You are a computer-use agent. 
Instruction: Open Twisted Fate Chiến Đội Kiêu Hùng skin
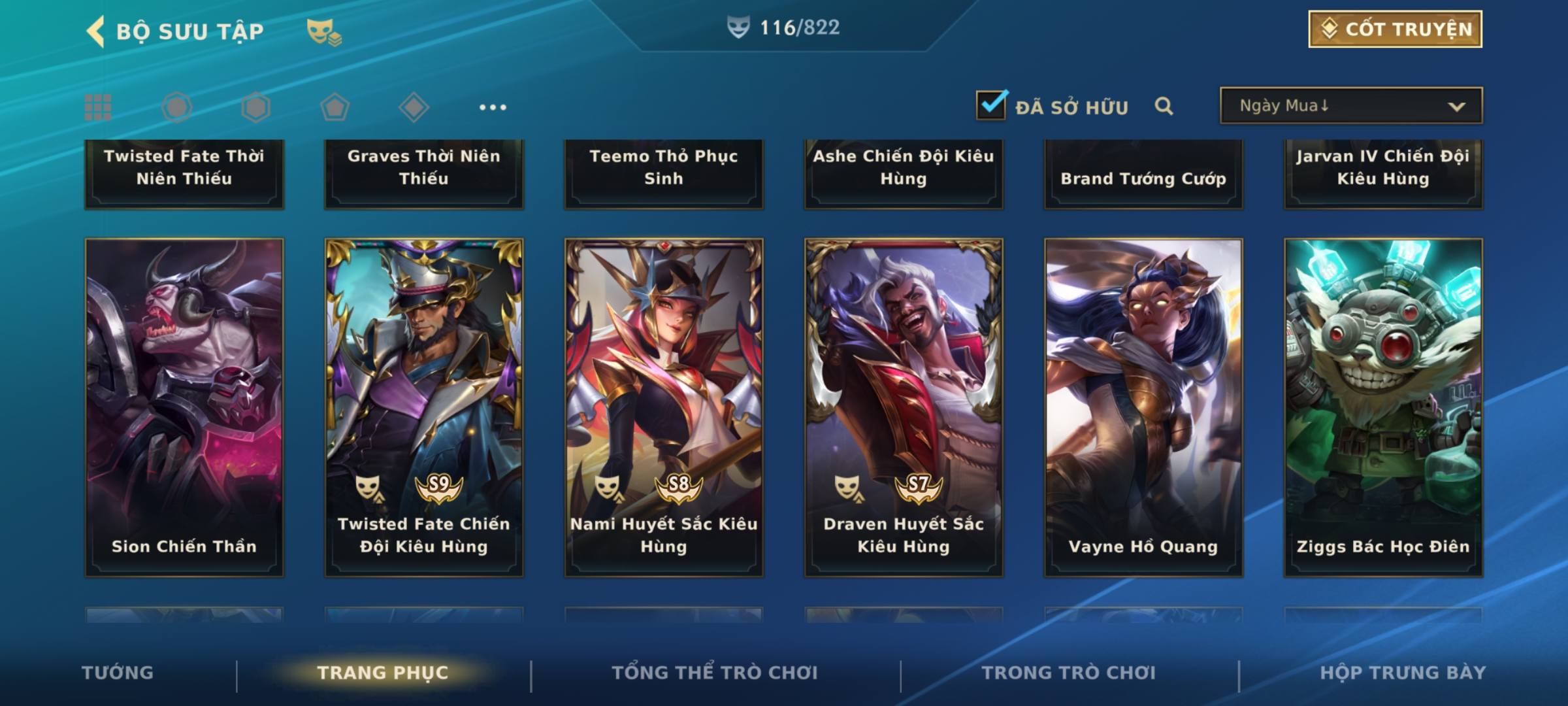pos(424,407)
